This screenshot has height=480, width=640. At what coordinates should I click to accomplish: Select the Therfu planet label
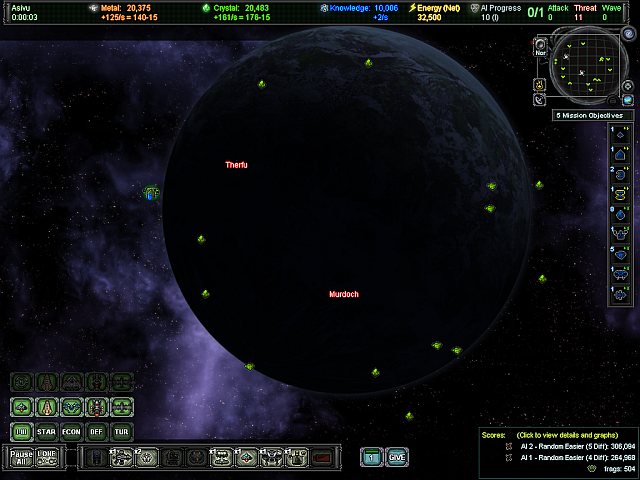pos(236,164)
